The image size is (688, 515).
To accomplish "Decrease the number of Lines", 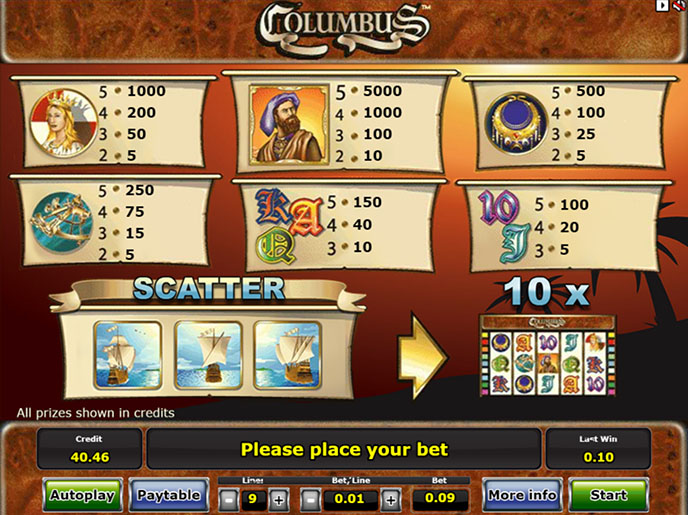I will [x=229, y=499].
